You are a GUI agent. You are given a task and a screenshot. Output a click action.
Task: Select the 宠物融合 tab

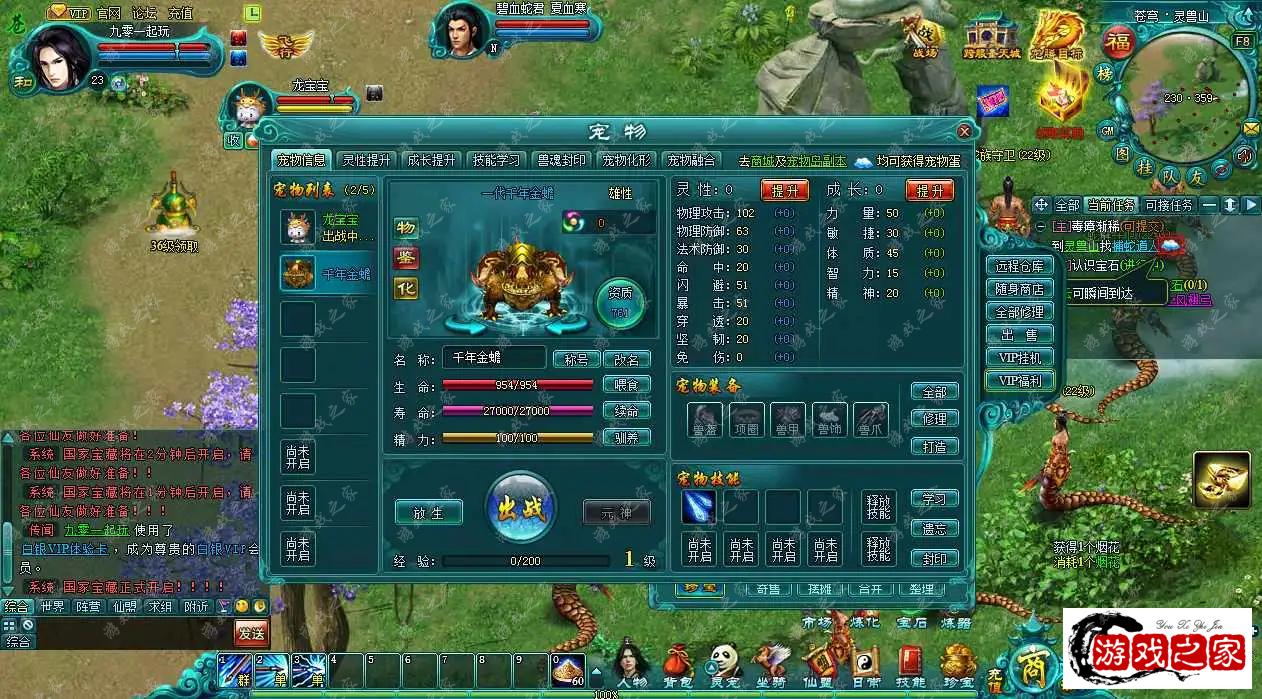(692, 160)
